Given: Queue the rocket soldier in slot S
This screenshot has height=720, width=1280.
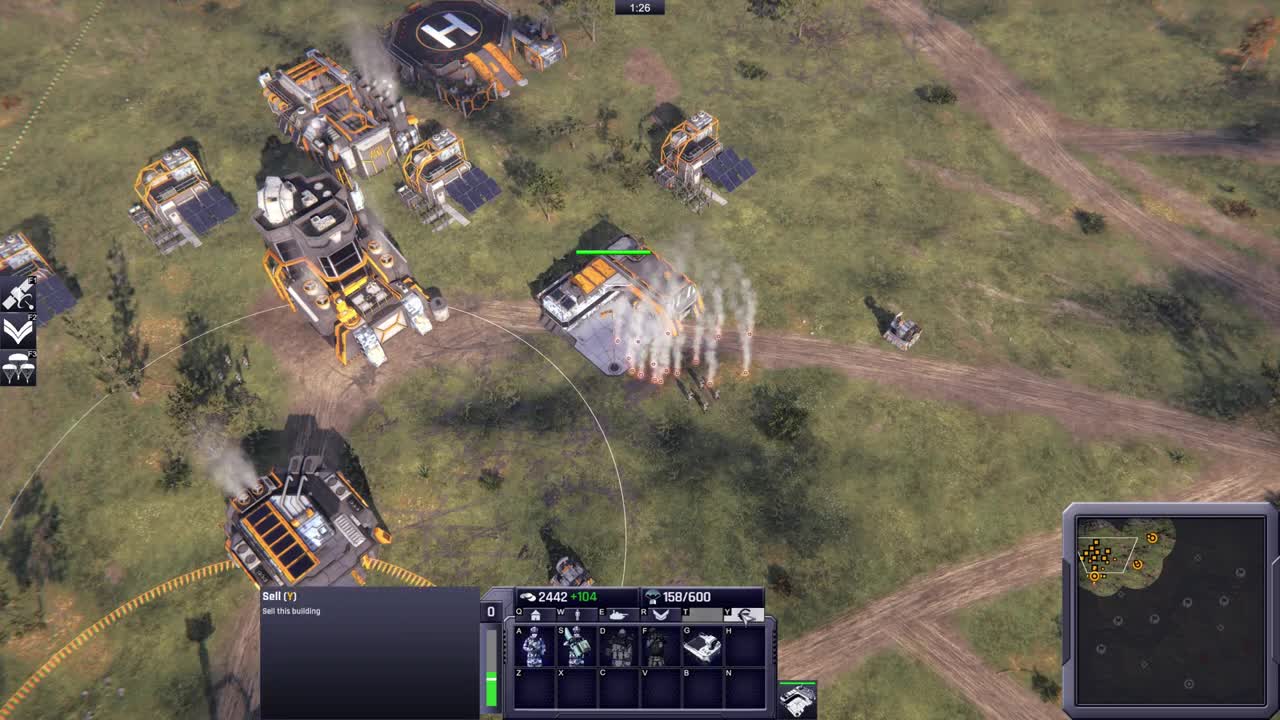Looking at the screenshot, I should (577, 646).
